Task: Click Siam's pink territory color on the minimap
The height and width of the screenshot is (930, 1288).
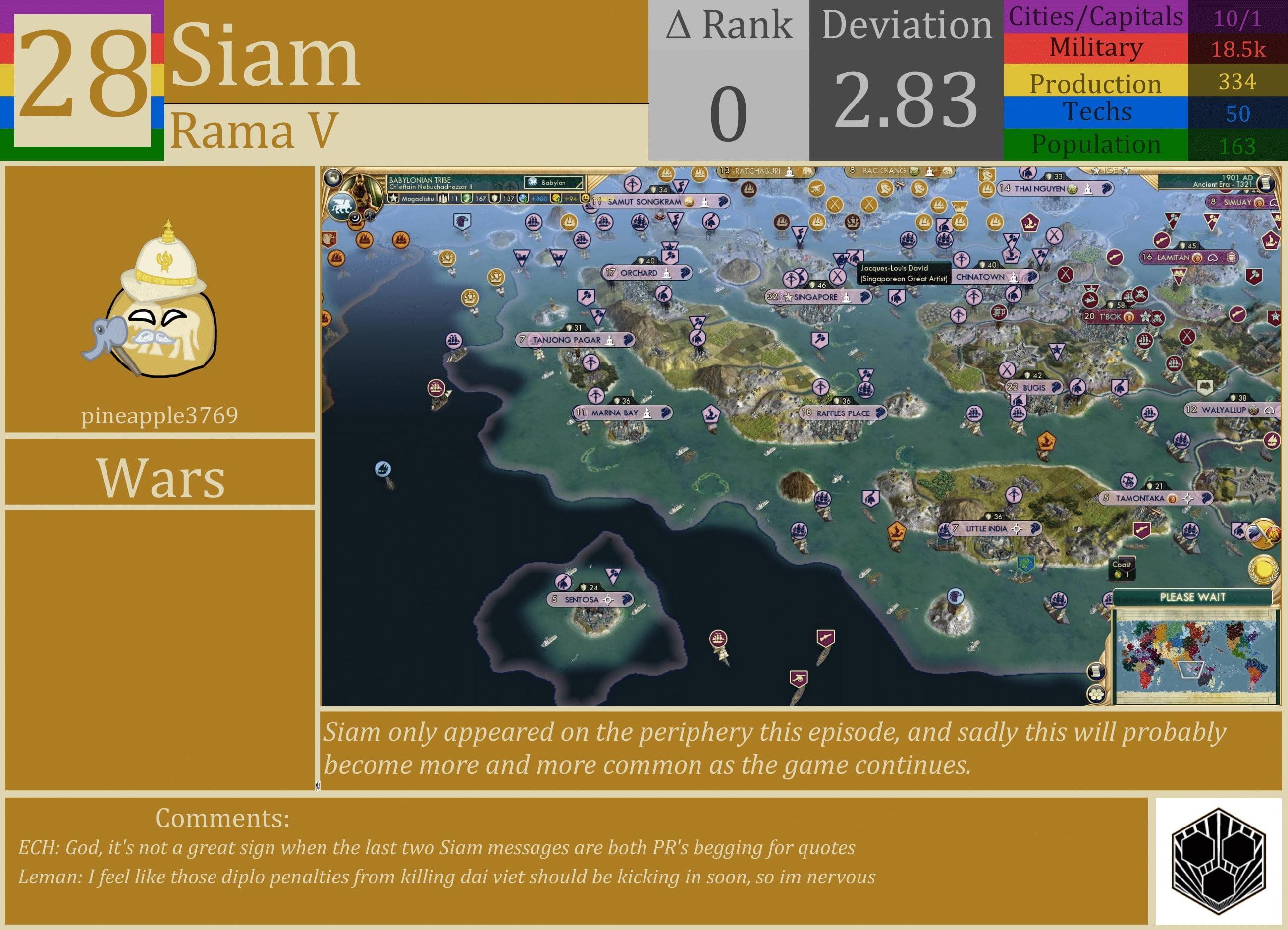Action: pyautogui.click(x=1188, y=668)
